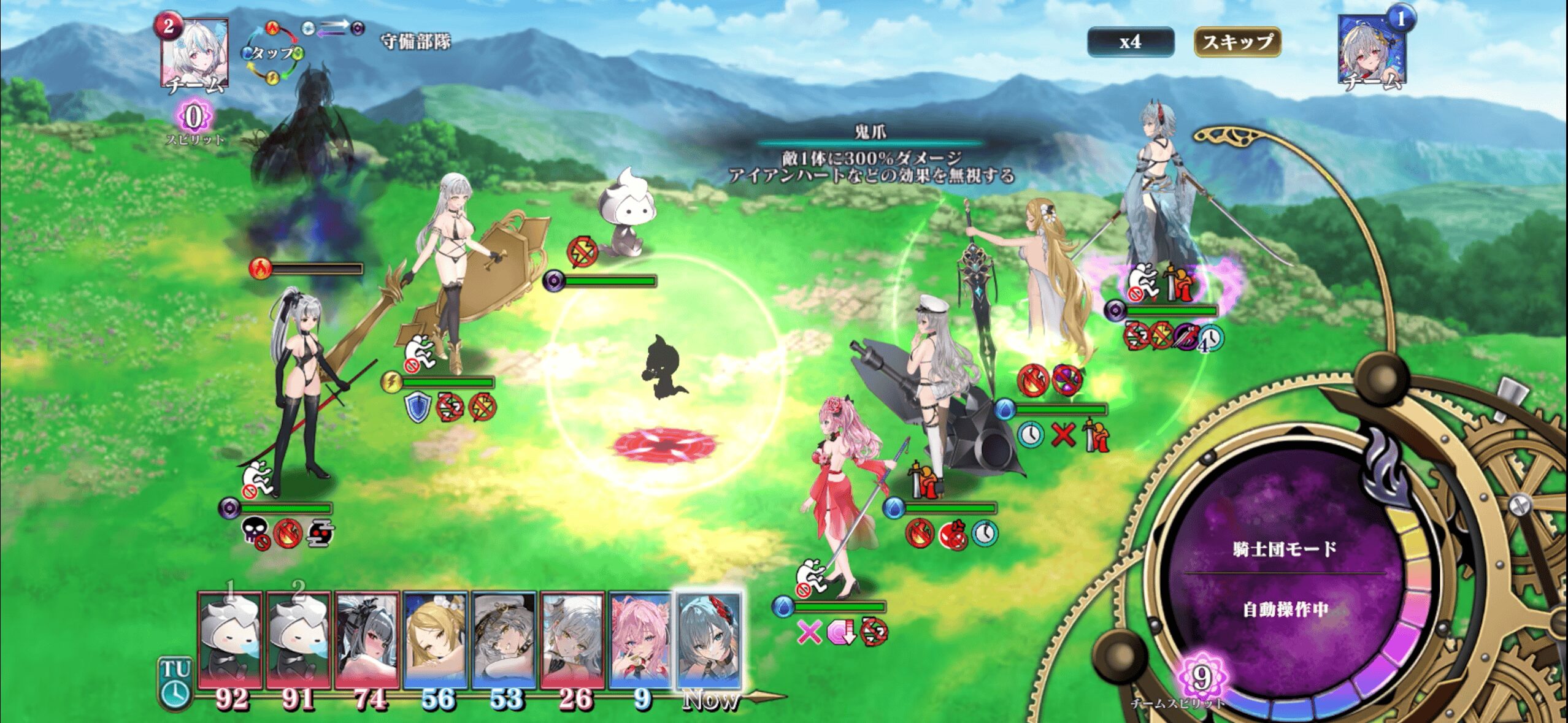
Task: Tap the team spirit counter showing 9
Action: pos(1201,678)
